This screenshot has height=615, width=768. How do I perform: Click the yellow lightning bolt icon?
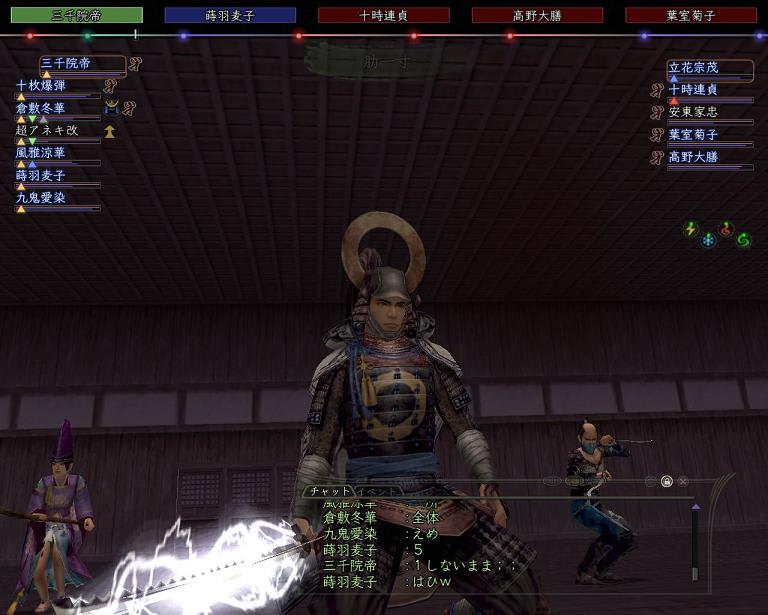click(x=690, y=229)
